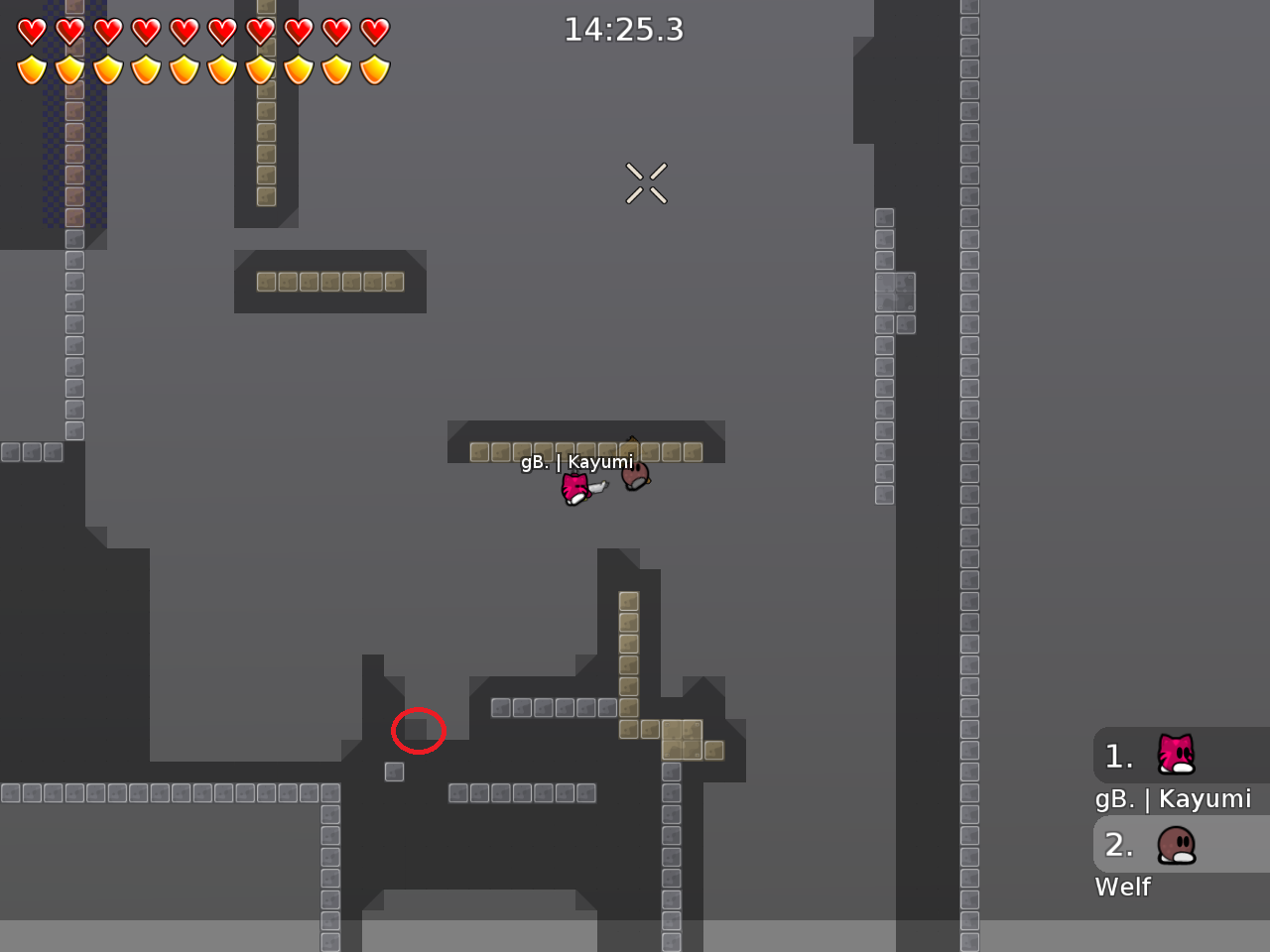This screenshot has width=1270, height=952.
Task: Click the last heart icon on the top left
Action: coord(375,31)
